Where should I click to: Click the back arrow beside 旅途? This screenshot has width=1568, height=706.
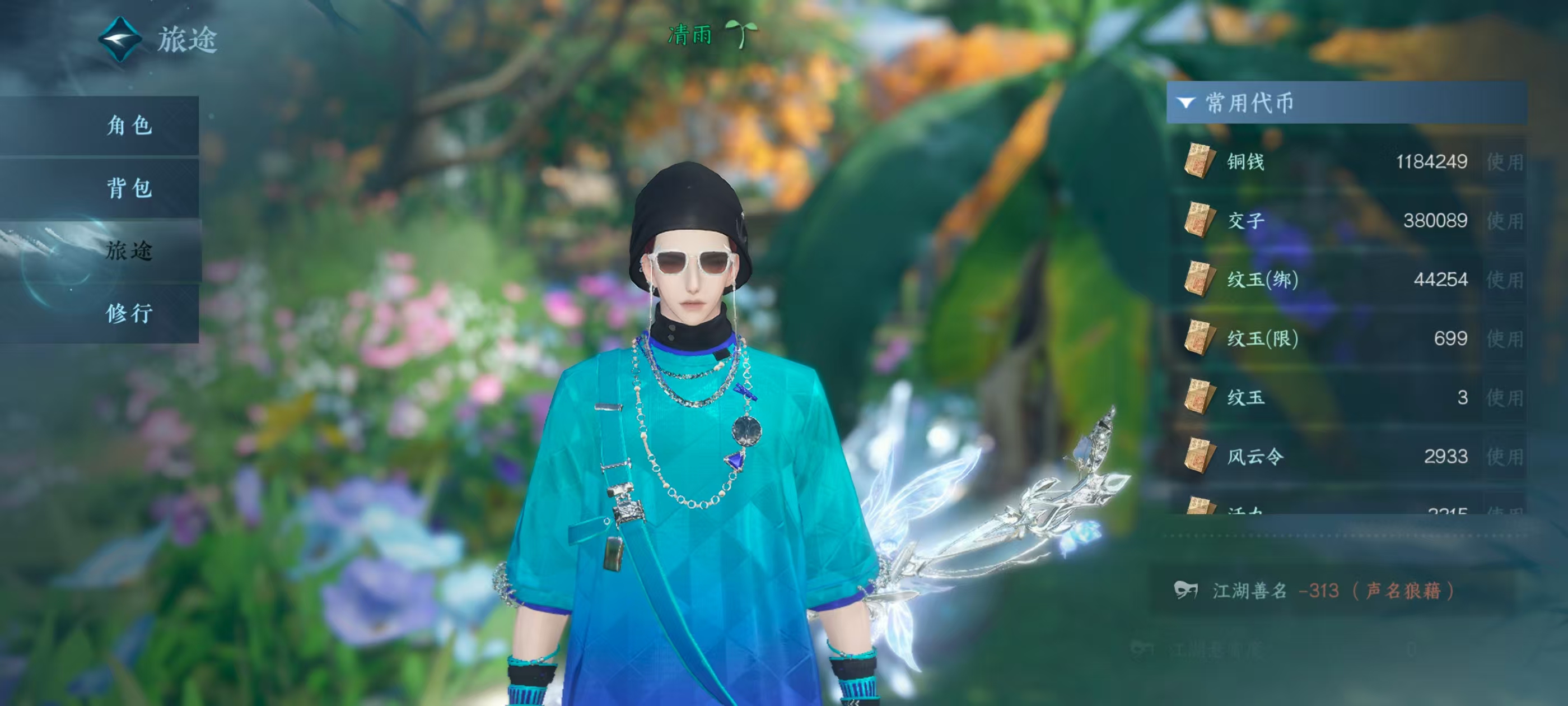[x=120, y=40]
